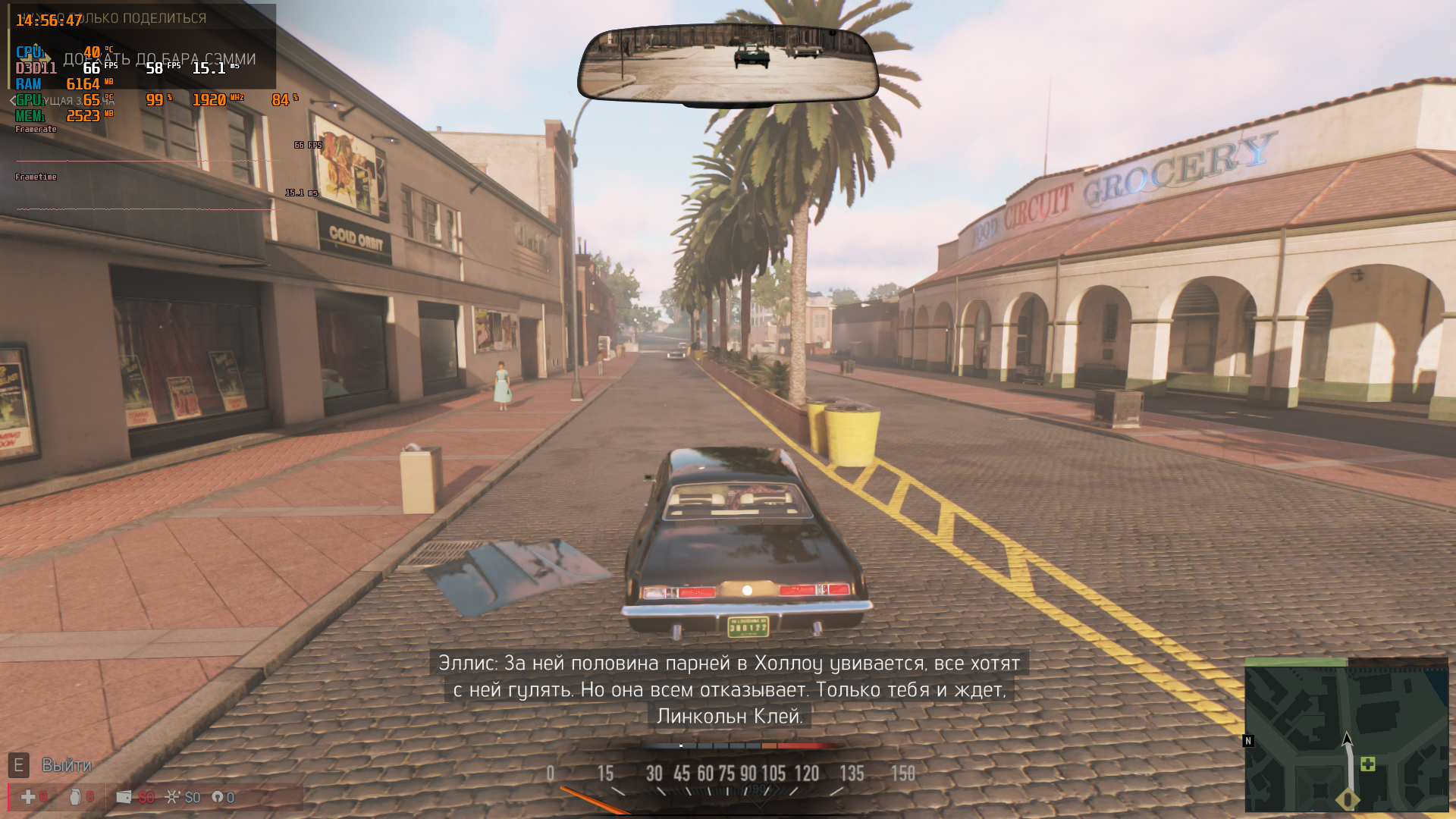Screen dimensions: 1456x819
Task: Select the green medical cross marker on minimap
Action: pyautogui.click(x=1368, y=764)
